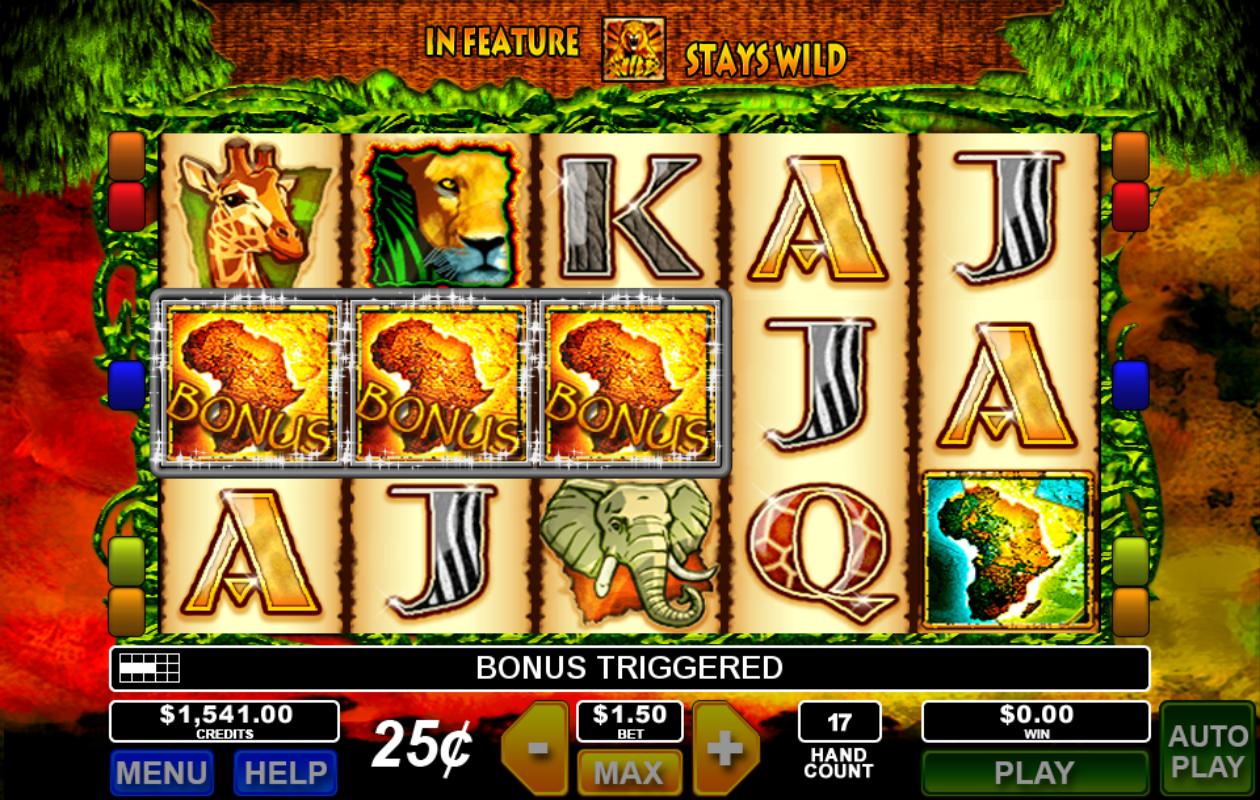Viewport: 1260px width, 800px height.
Task: Increase the bet with the plus button
Action: pyautogui.click(x=725, y=748)
